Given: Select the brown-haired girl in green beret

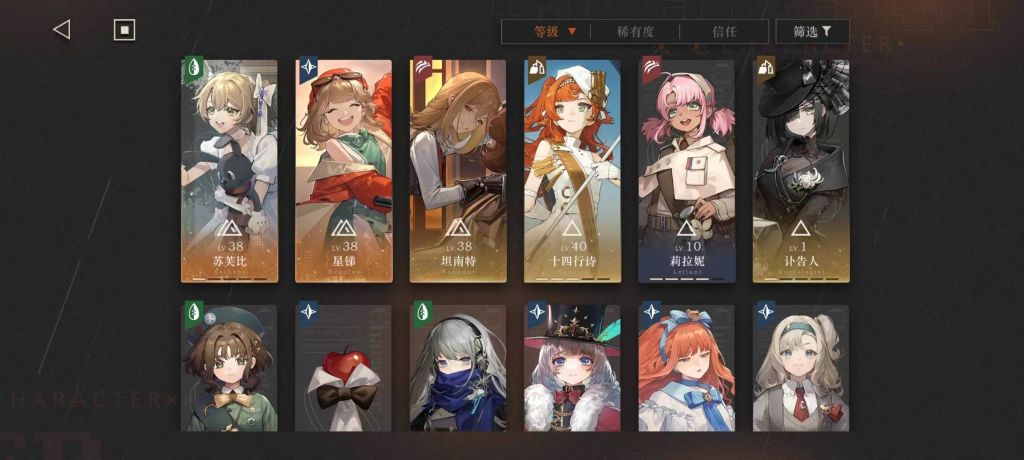Looking at the screenshot, I should (229, 368).
